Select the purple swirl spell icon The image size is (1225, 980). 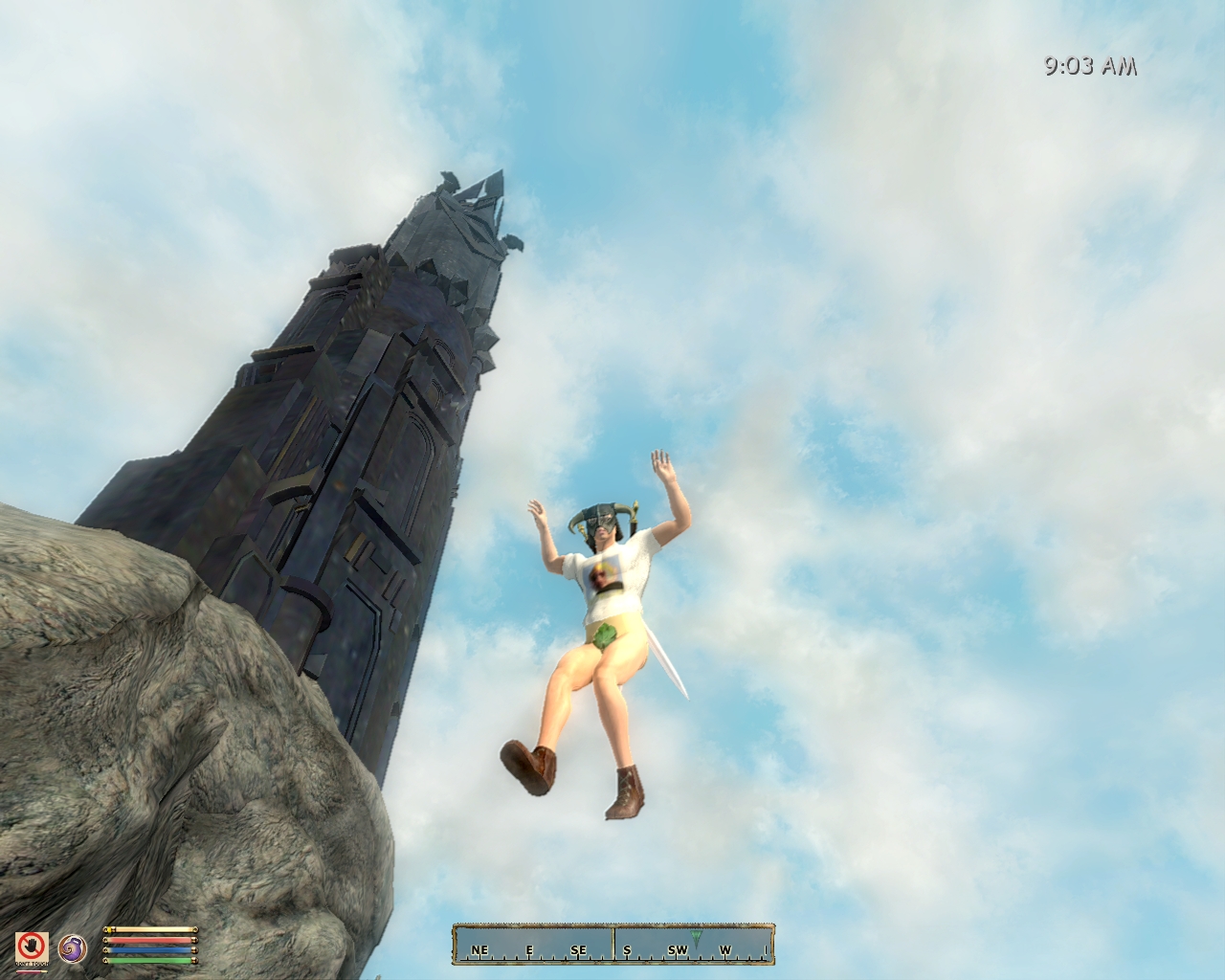point(71,947)
